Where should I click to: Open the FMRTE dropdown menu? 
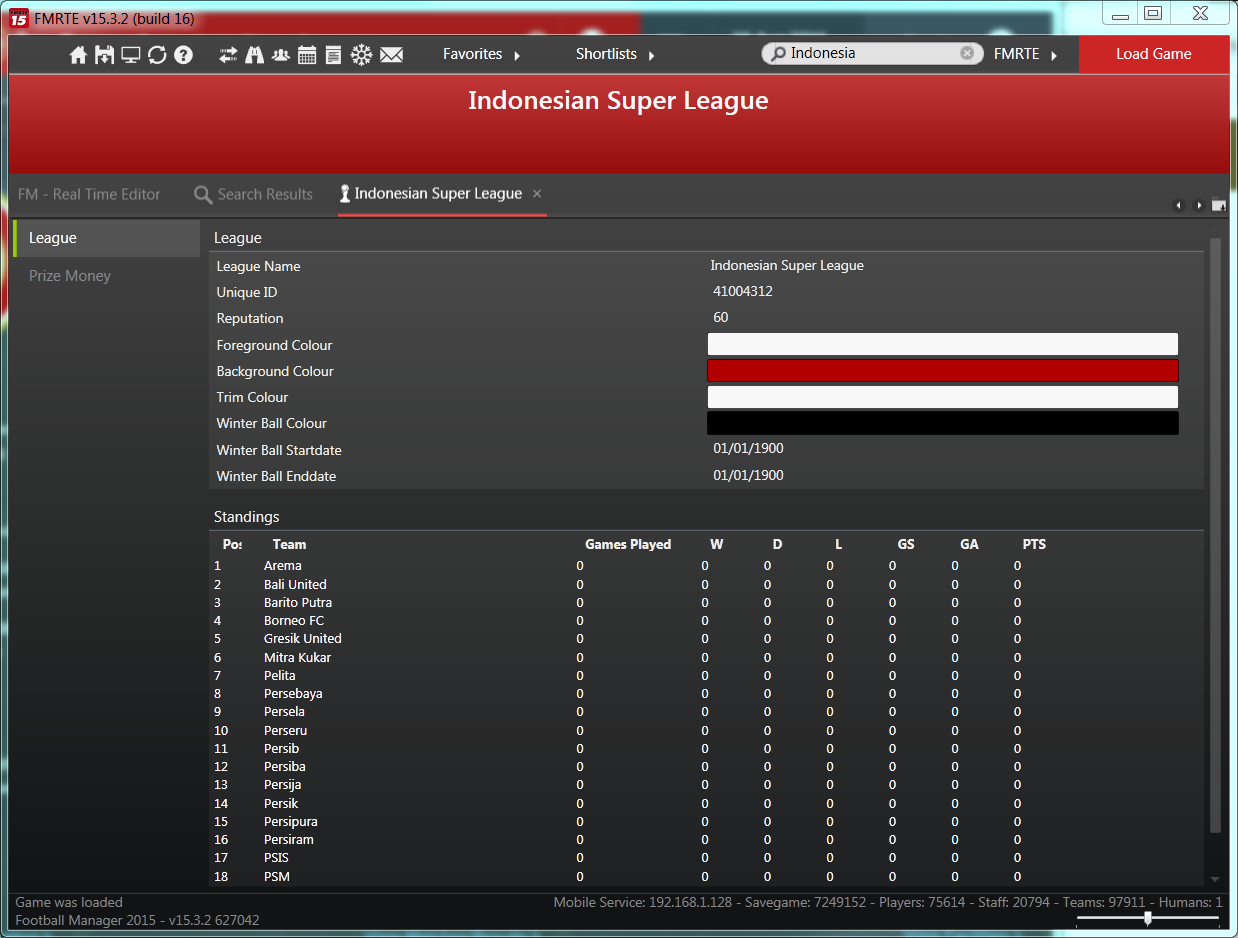click(x=1025, y=54)
